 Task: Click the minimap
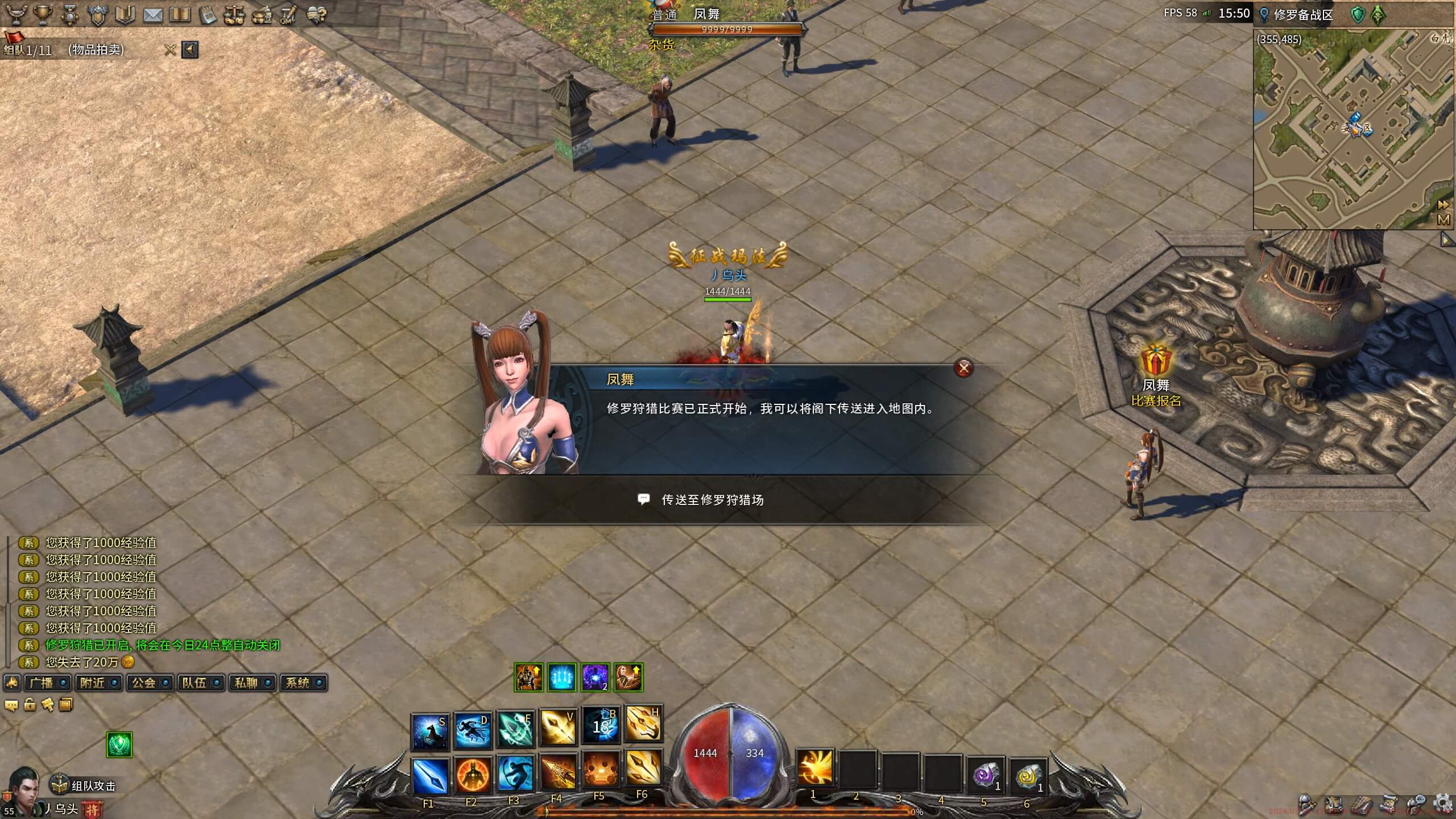click(x=1348, y=131)
